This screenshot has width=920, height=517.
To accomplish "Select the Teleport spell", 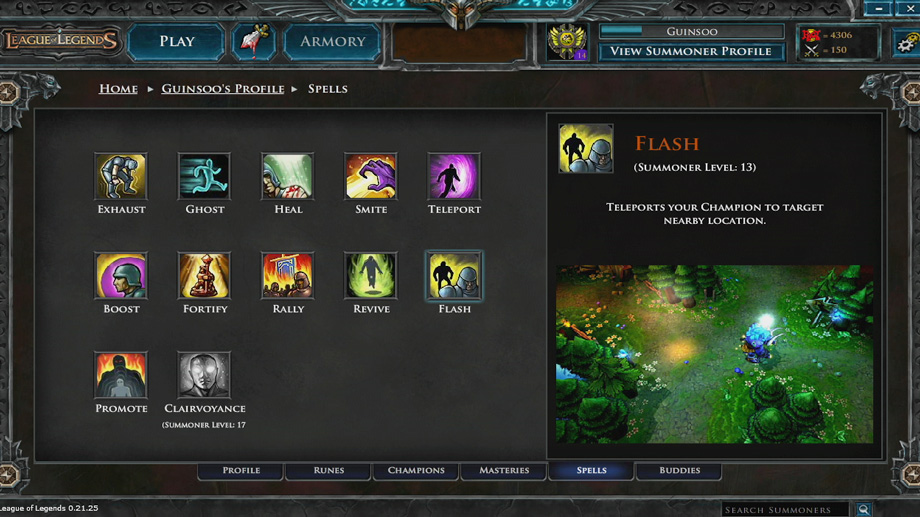I will click(454, 177).
